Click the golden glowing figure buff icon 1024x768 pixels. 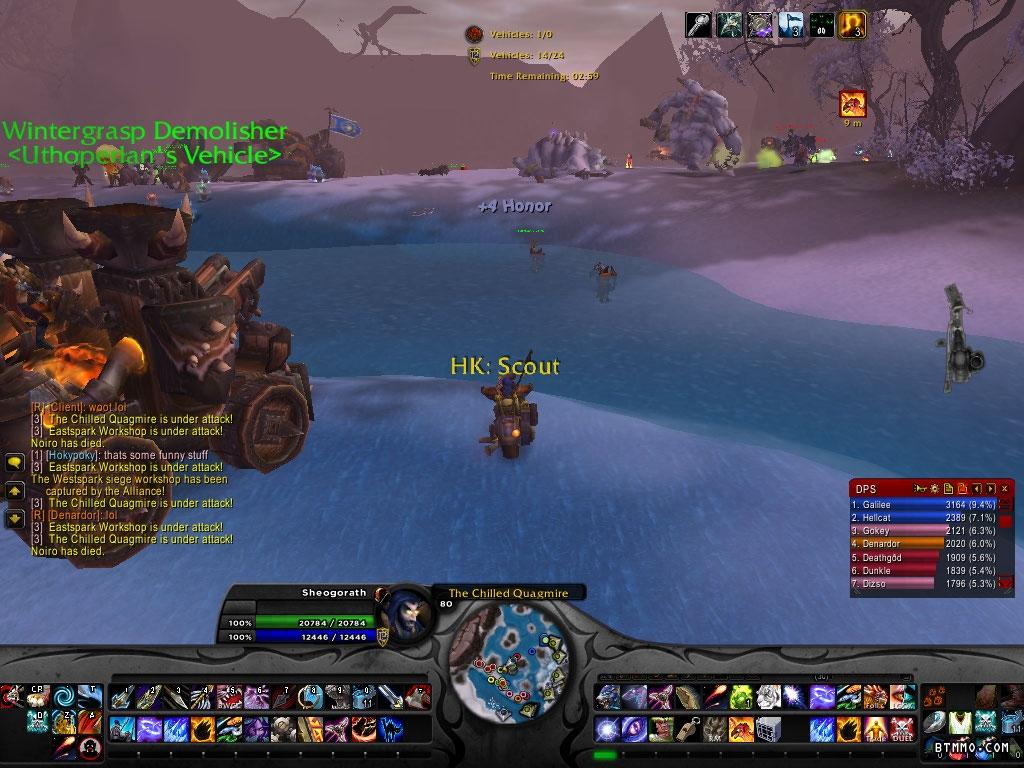click(x=853, y=25)
